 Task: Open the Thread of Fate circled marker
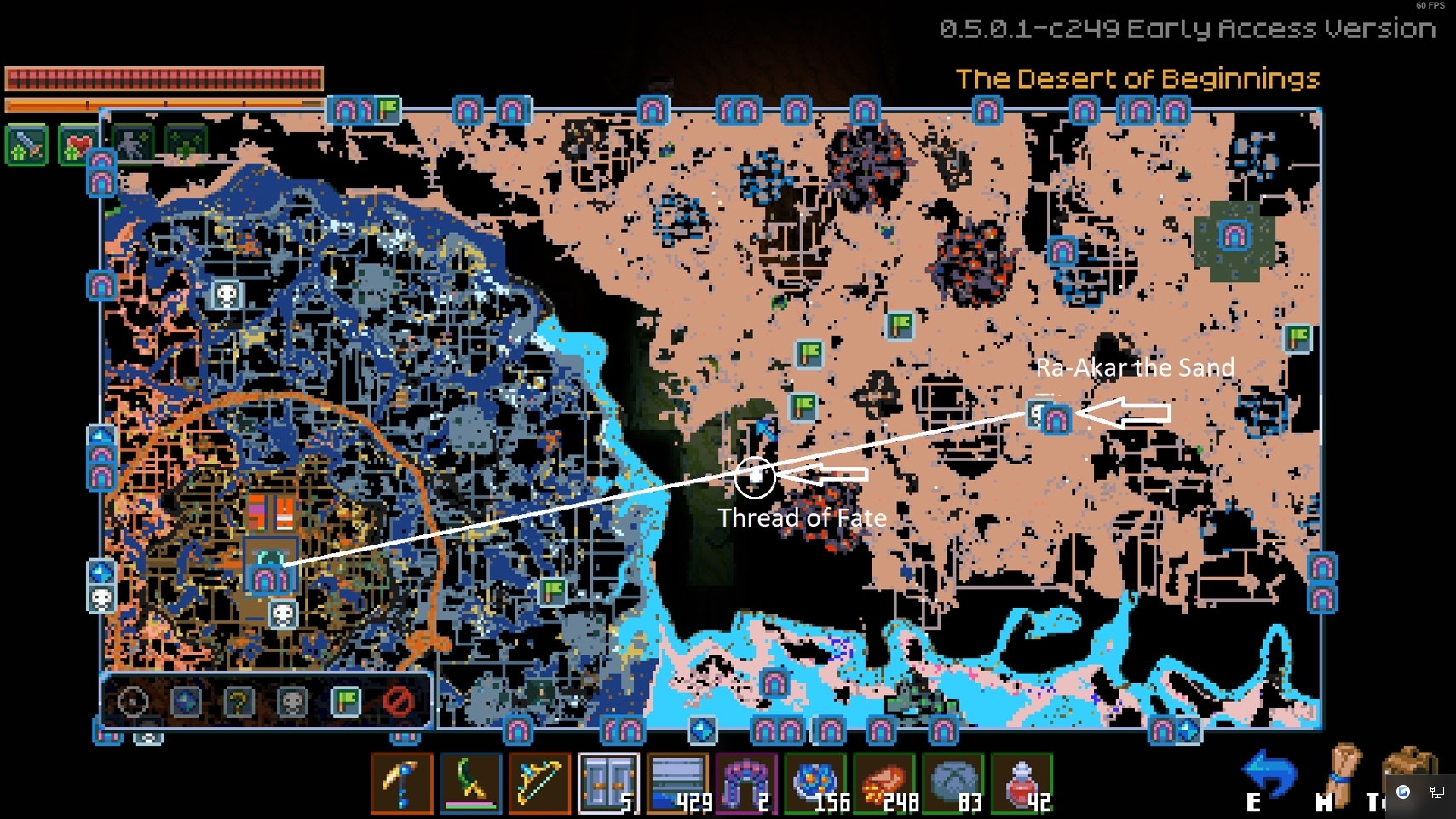pyautogui.click(x=755, y=478)
